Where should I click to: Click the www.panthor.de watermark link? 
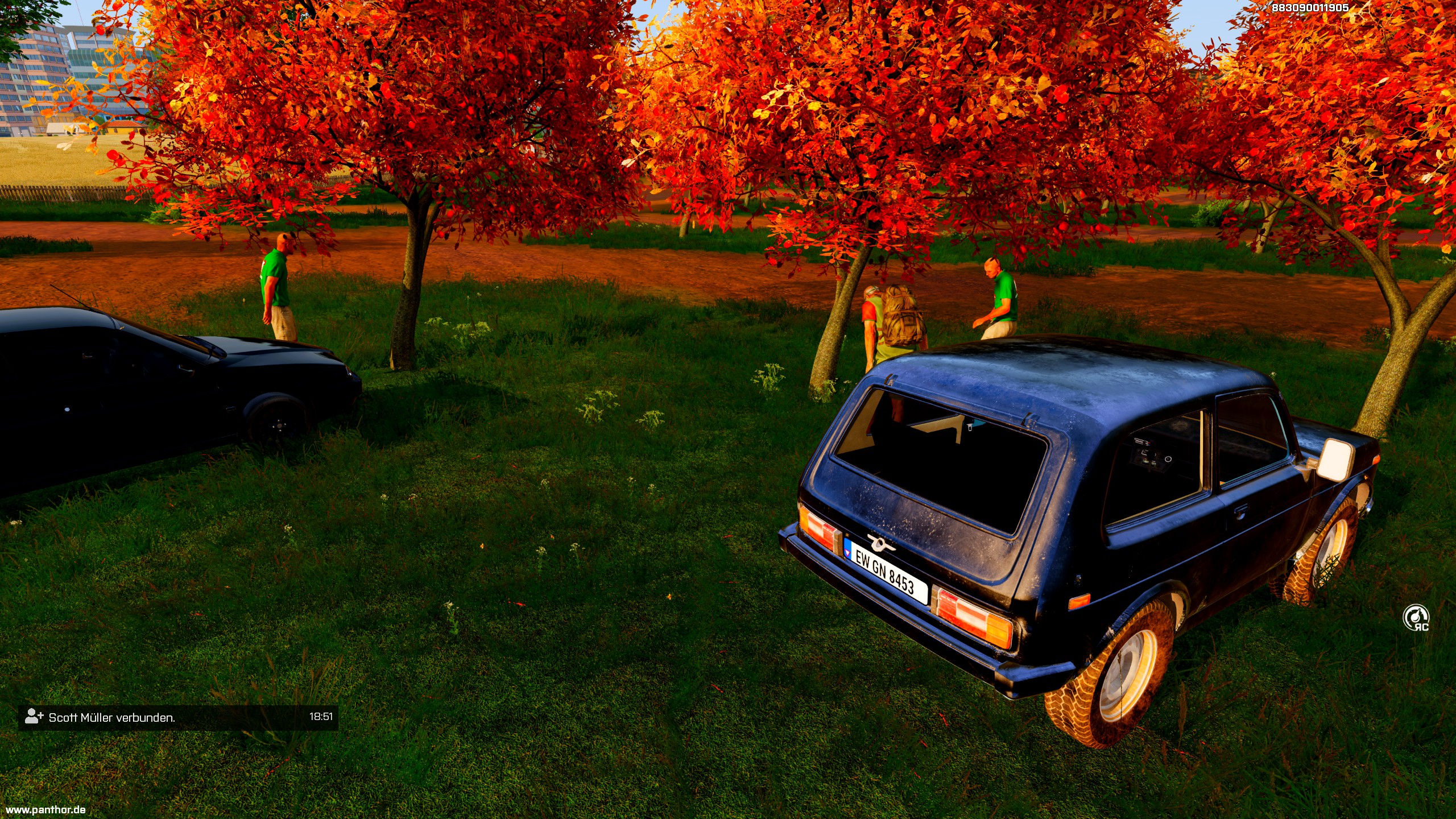point(45,809)
